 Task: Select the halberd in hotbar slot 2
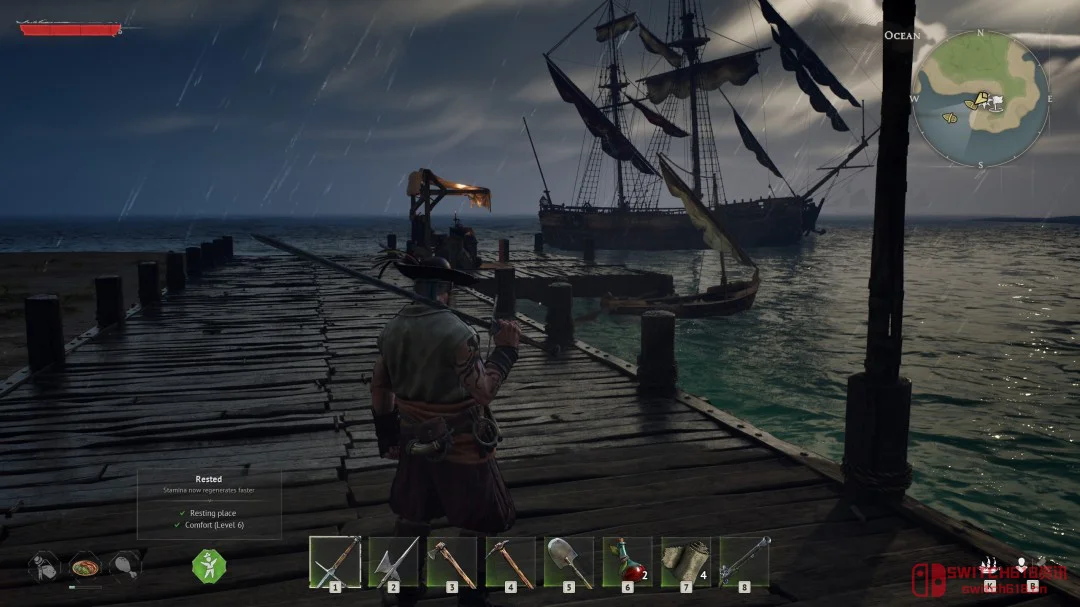[393, 561]
